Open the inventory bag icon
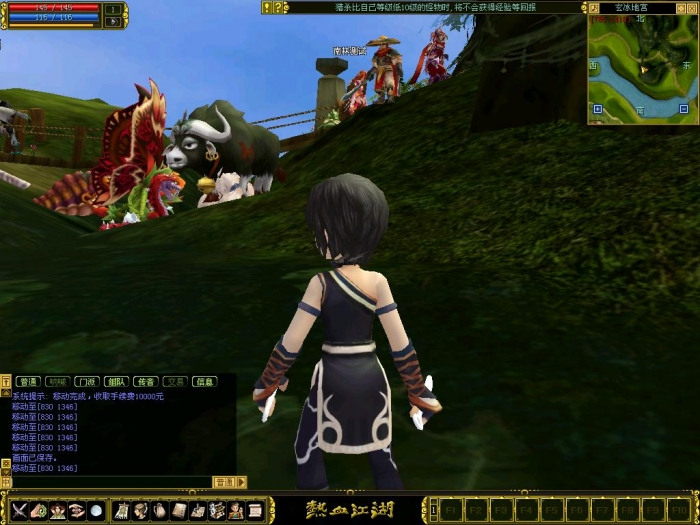The width and height of the screenshot is (700, 525). (x=160, y=510)
